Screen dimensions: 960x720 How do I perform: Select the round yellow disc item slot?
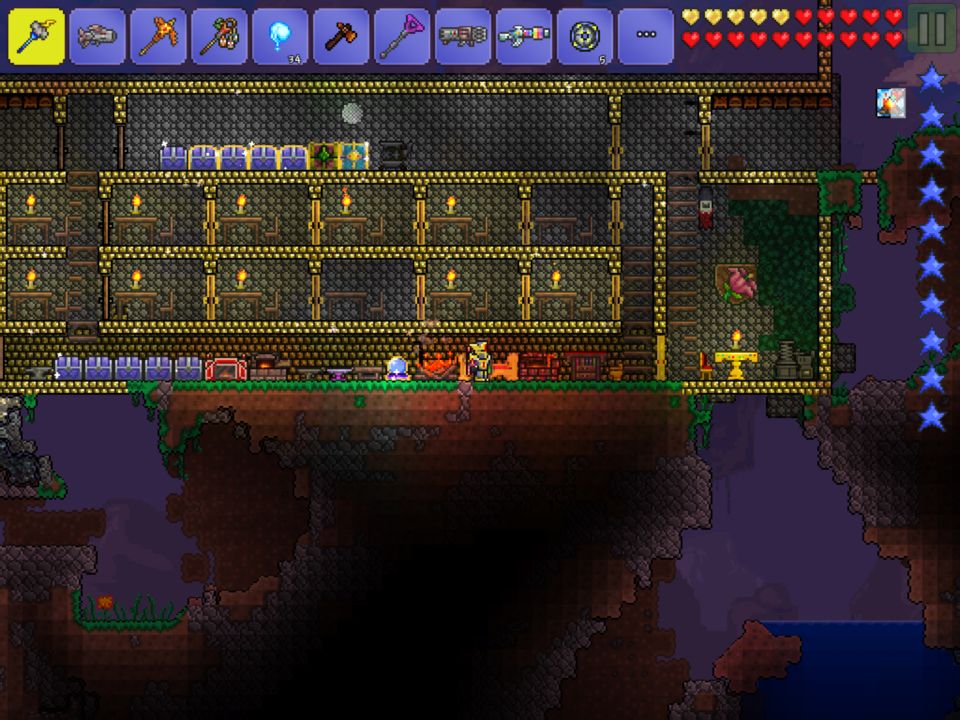point(586,37)
